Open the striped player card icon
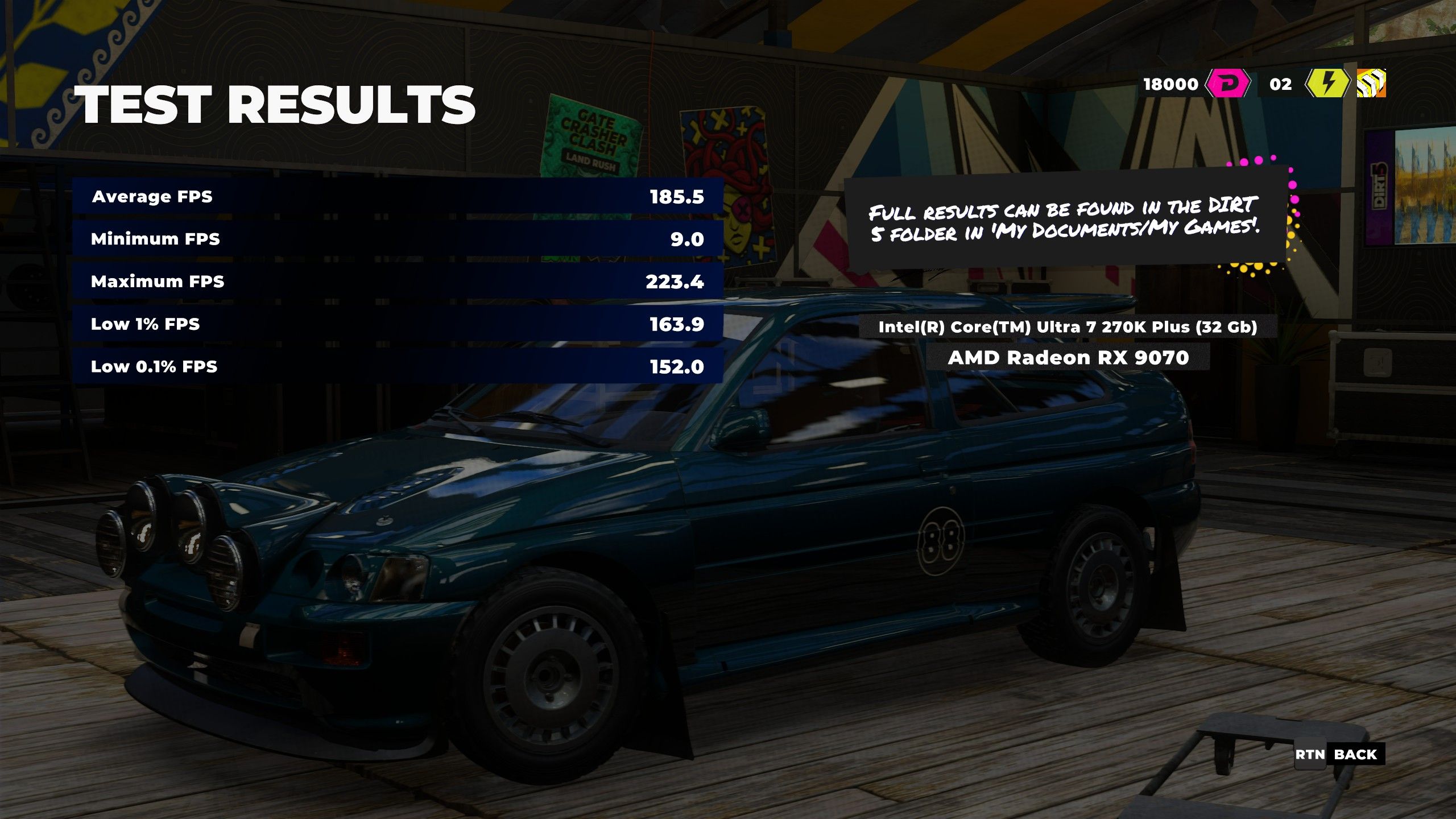1456x819 pixels. pyautogui.click(x=1371, y=84)
